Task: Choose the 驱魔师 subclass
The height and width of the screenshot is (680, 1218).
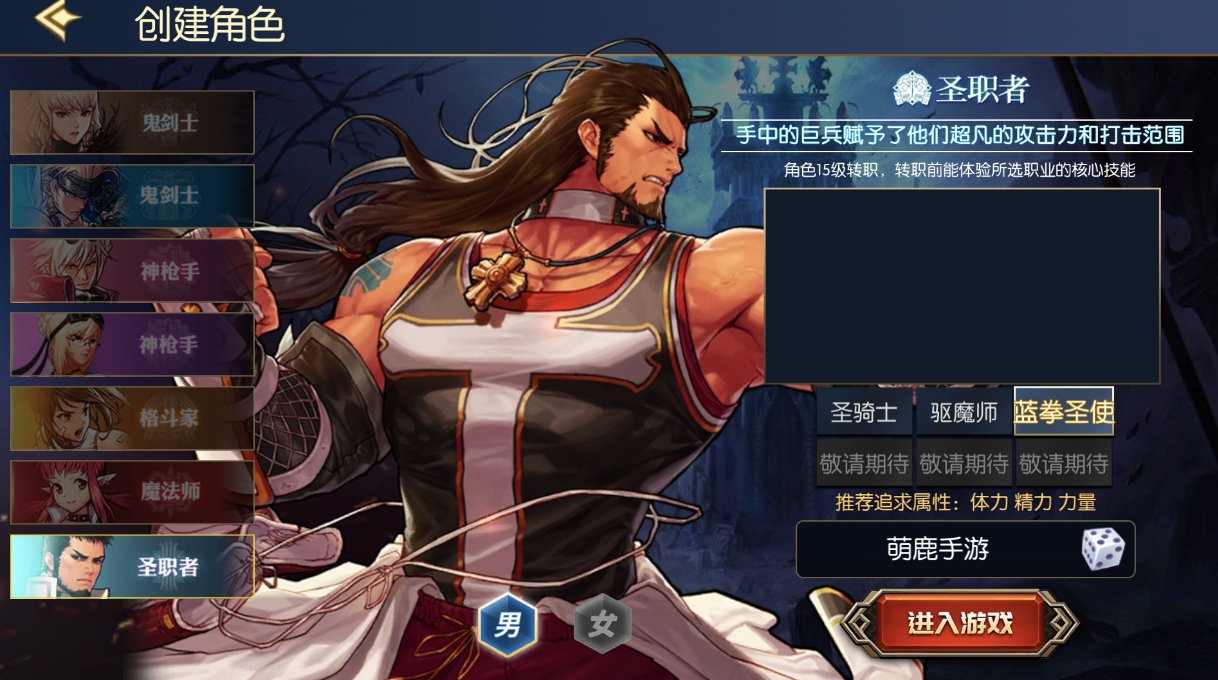Action: tap(964, 412)
